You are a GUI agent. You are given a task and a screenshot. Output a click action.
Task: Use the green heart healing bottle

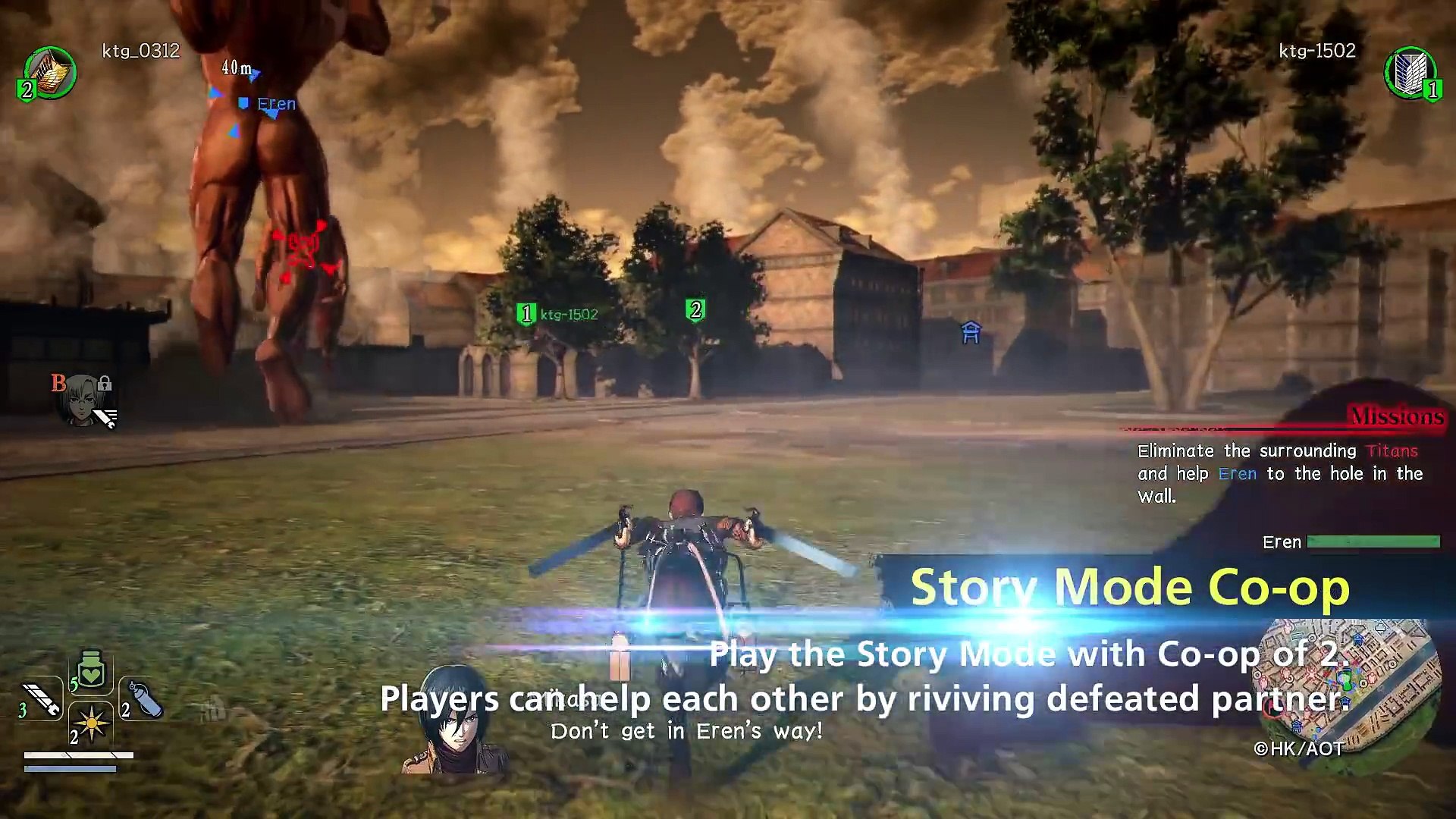click(91, 670)
